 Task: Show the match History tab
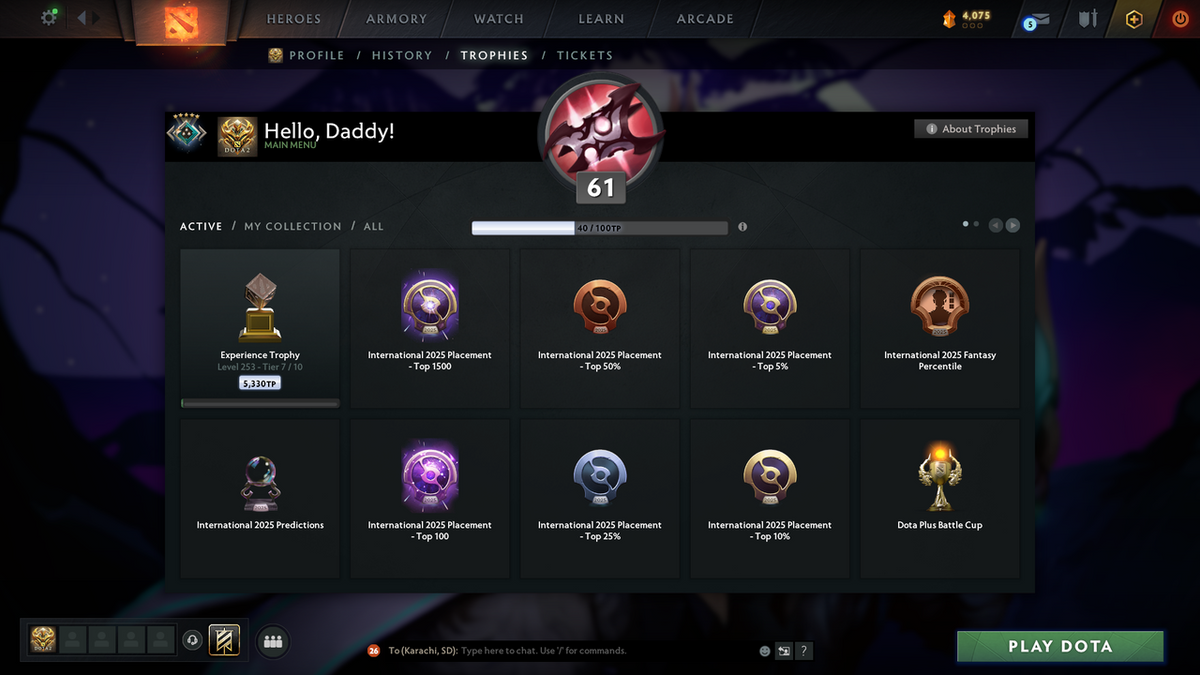(x=402, y=56)
